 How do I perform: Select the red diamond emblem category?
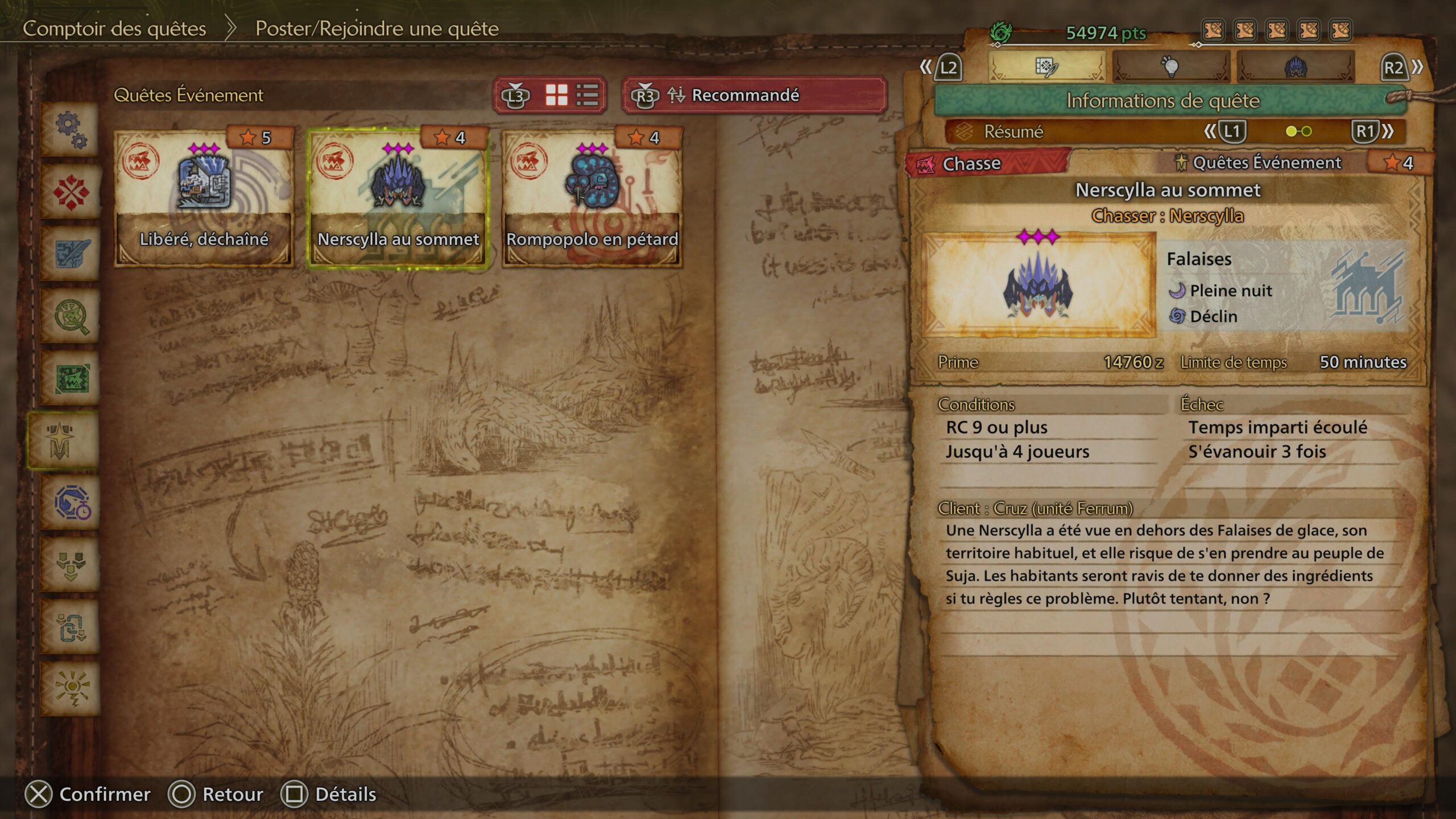pyautogui.click(x=71, y=192)
